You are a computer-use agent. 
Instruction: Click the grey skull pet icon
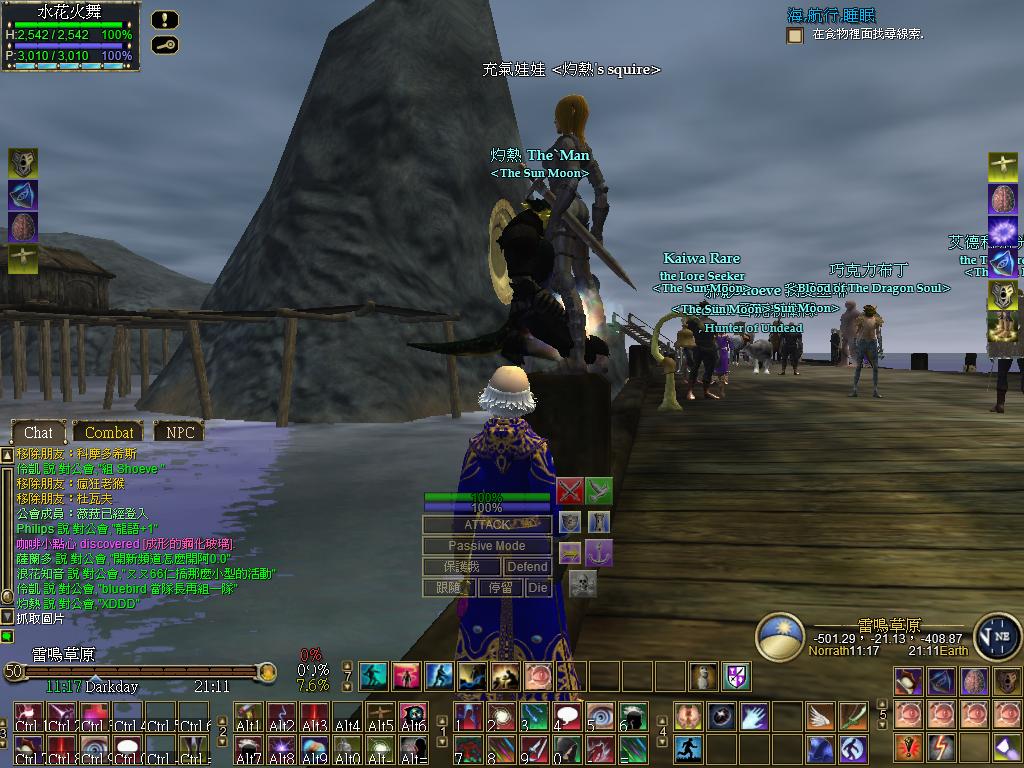[x=582, y=583]
